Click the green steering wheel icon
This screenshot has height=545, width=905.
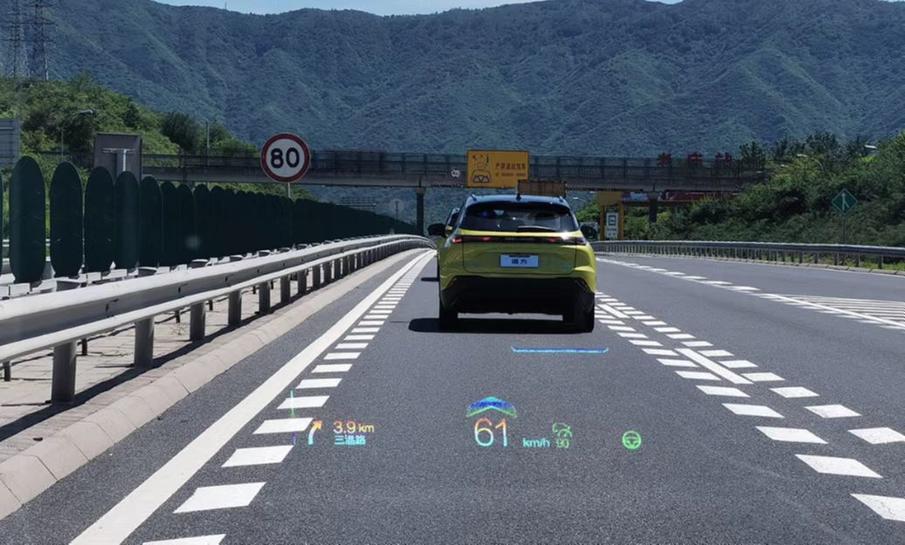[x=631, y=439]
